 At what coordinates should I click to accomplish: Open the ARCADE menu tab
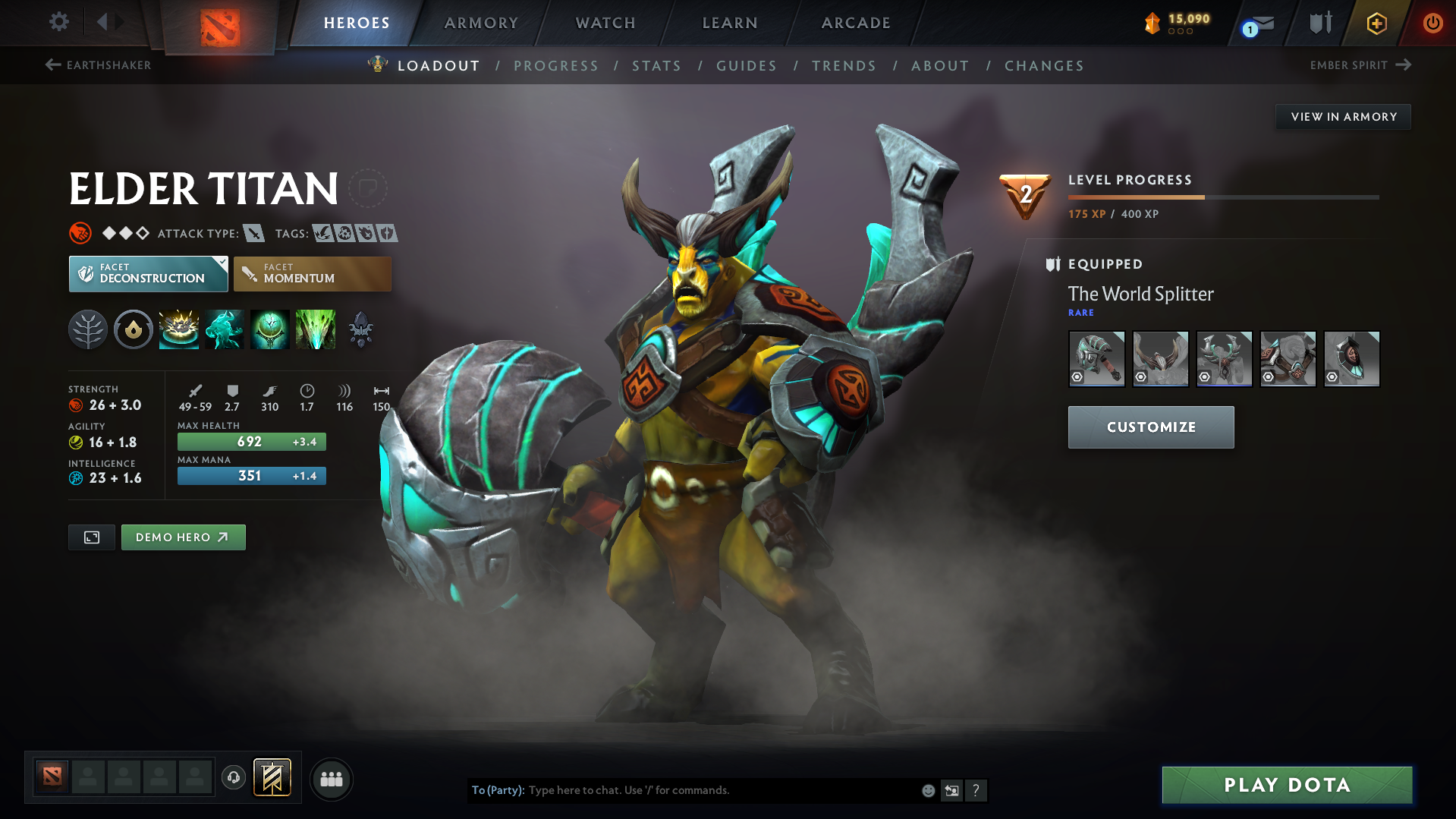coord(855,23)
